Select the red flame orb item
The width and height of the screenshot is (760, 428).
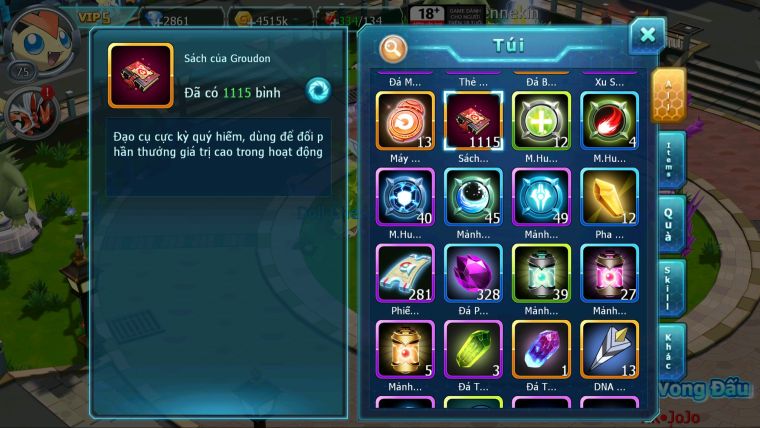609,121
